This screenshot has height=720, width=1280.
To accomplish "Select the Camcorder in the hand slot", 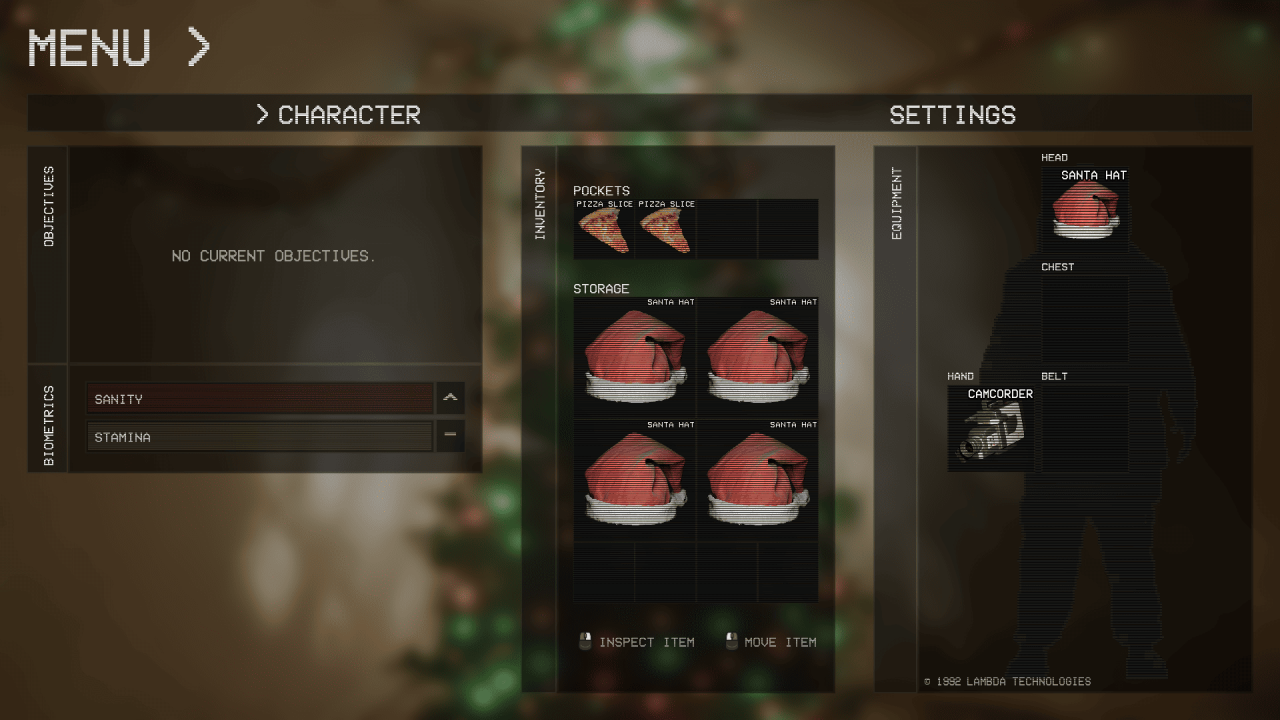I will tap(992, 429).
